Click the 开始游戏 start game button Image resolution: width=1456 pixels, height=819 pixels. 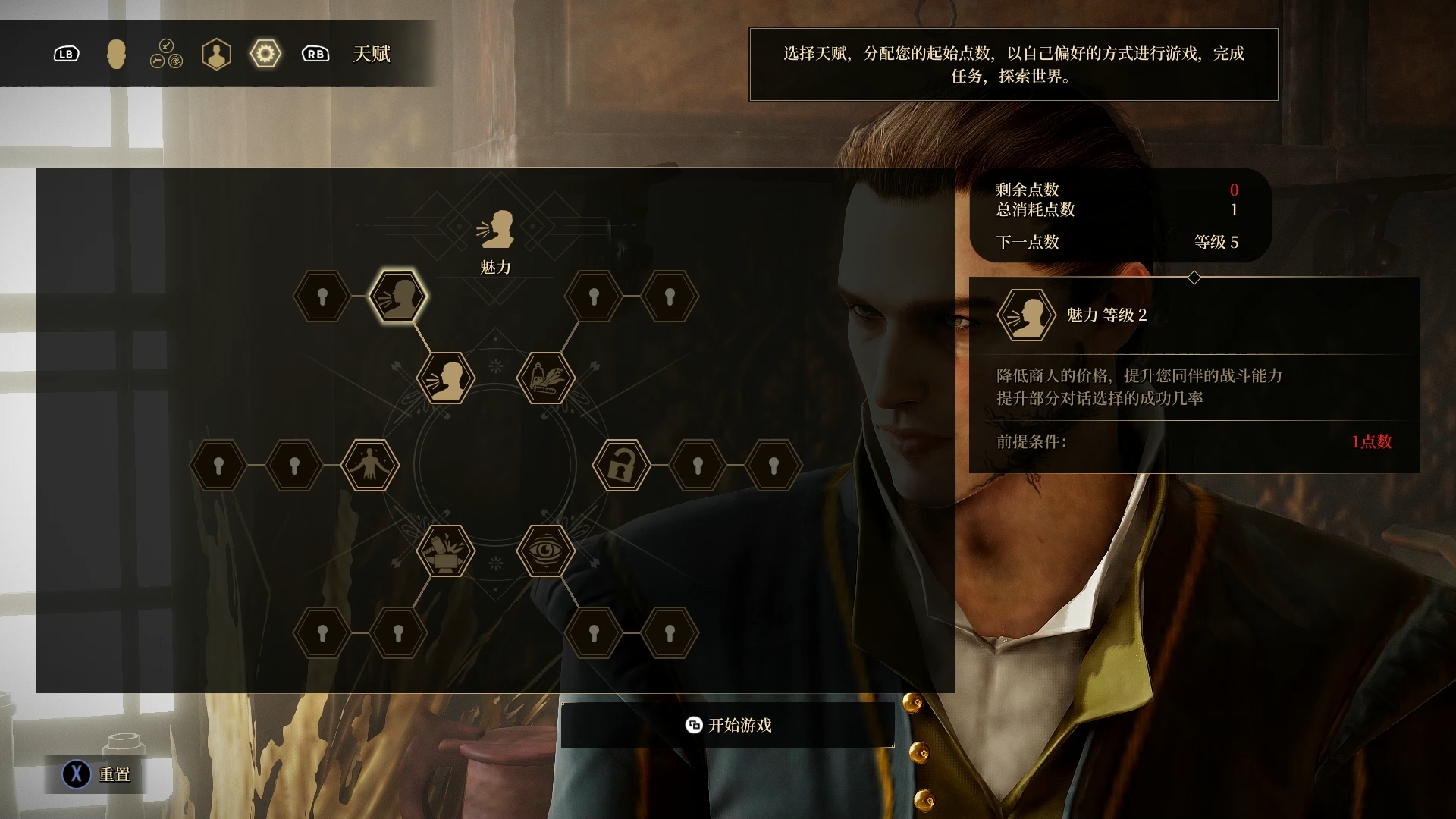click(x=728, y=726)
